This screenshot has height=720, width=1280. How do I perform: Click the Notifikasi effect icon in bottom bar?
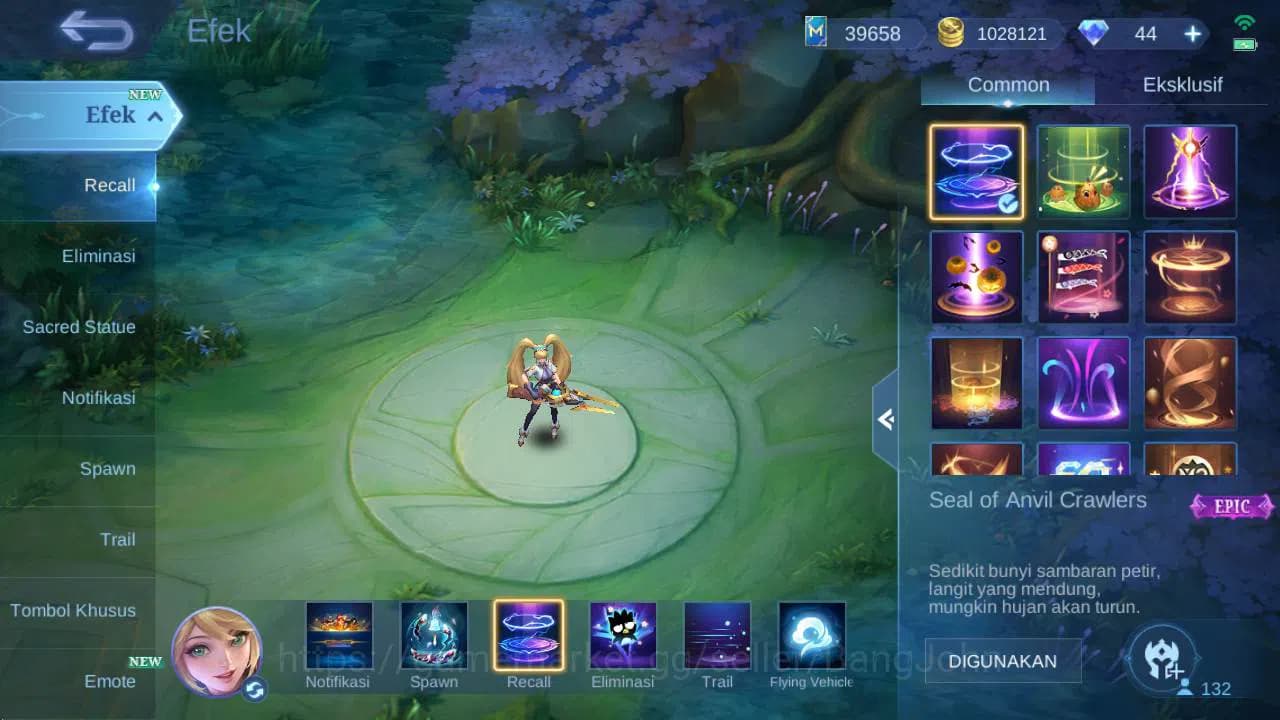pos(339,634)
